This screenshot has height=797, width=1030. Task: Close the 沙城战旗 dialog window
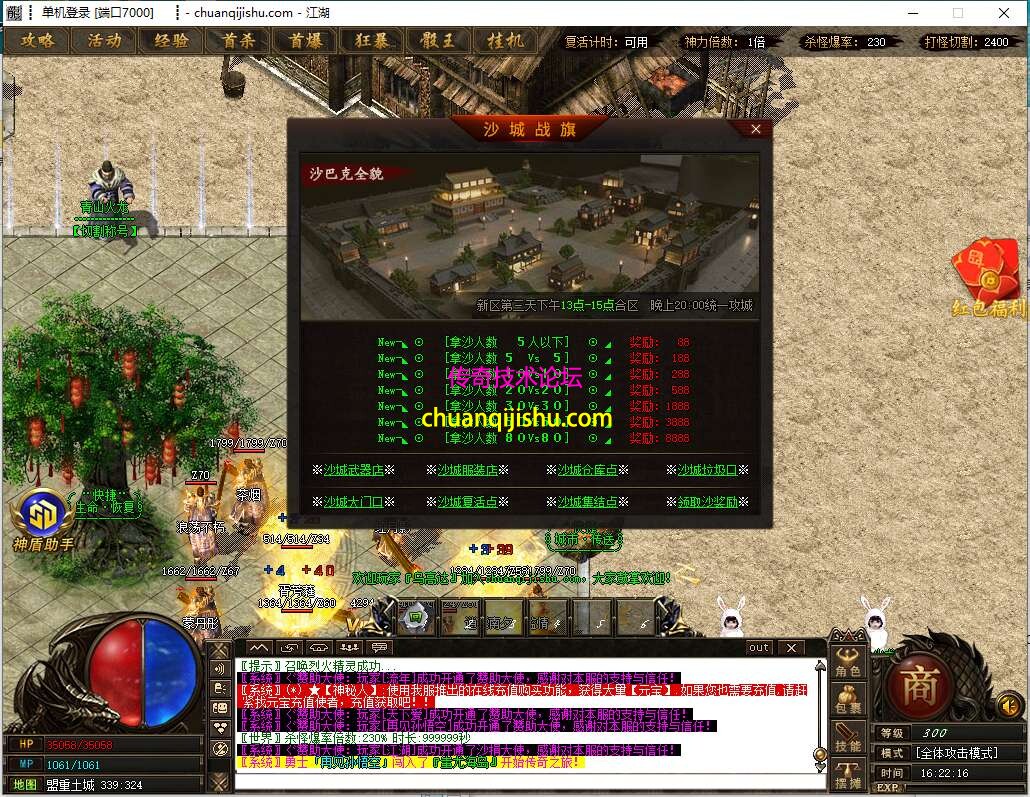(756, 129)
